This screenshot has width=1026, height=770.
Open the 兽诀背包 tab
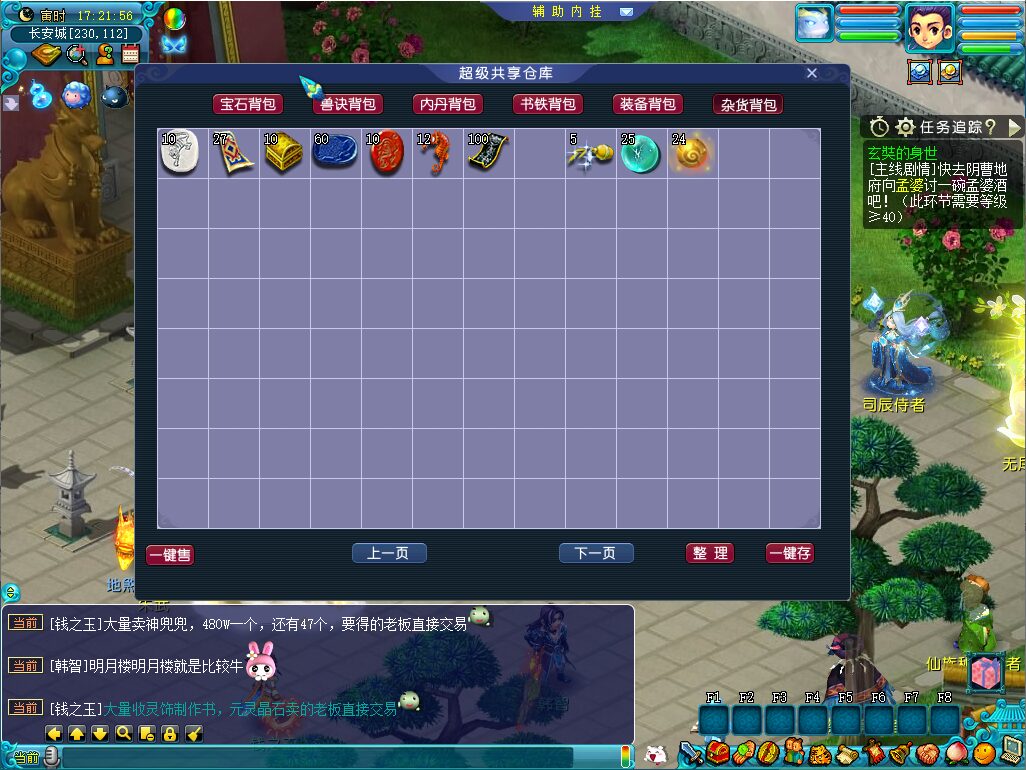(x=347, y=104)
